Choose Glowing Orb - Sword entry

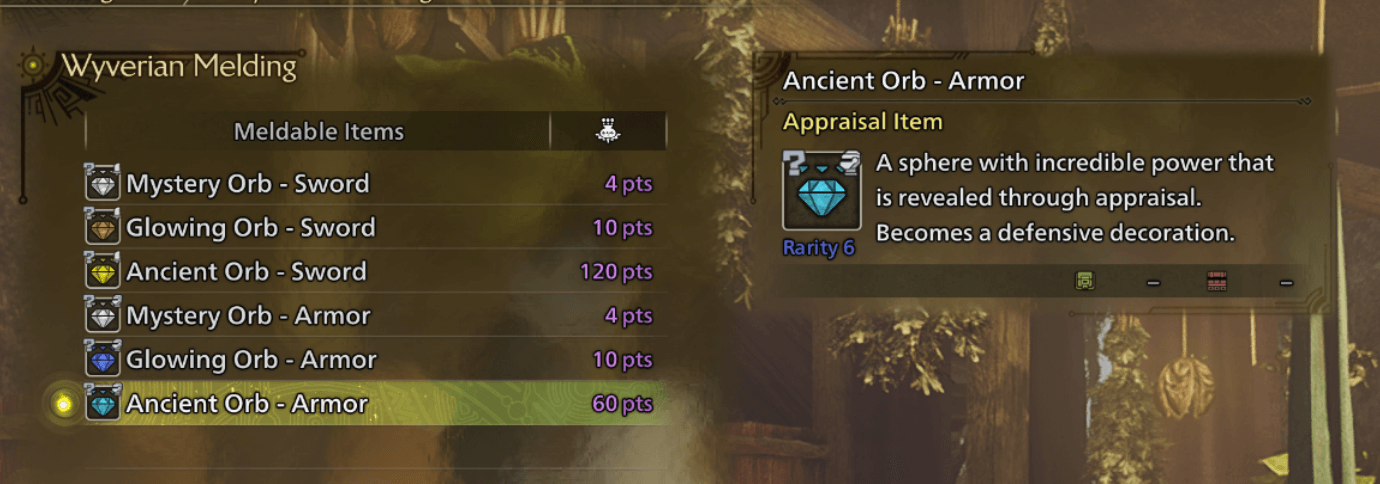pos(250,228)
